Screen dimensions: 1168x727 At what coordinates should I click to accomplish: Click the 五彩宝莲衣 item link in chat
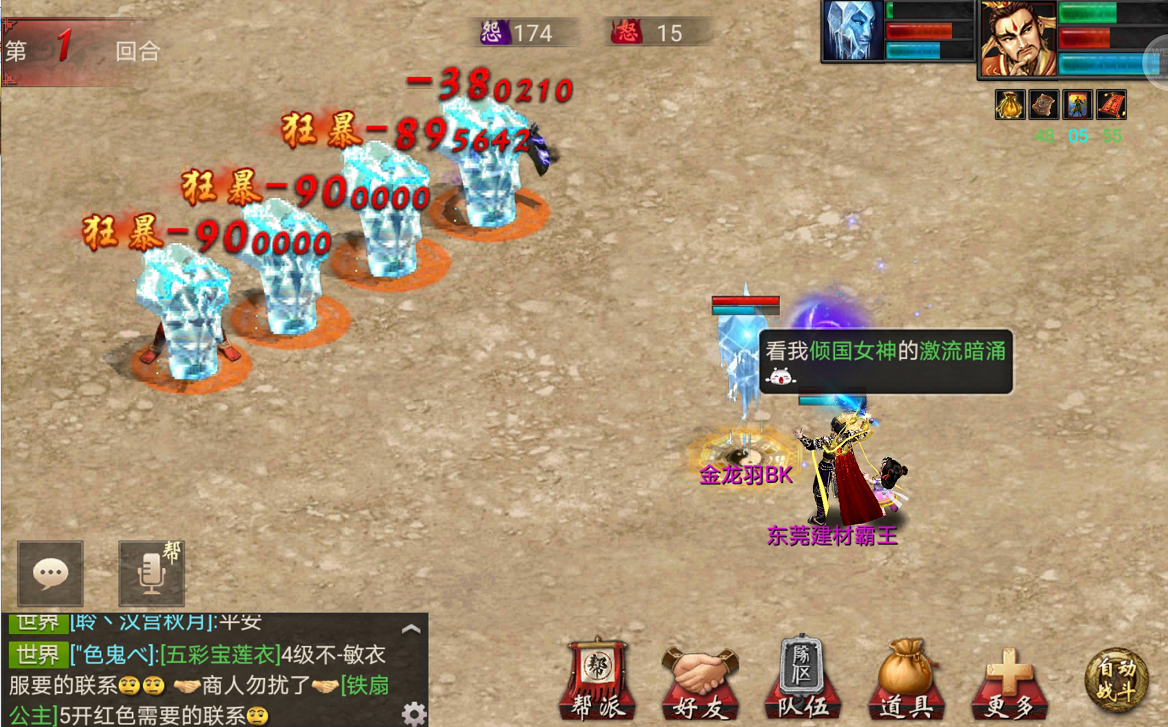pos(220,656)
